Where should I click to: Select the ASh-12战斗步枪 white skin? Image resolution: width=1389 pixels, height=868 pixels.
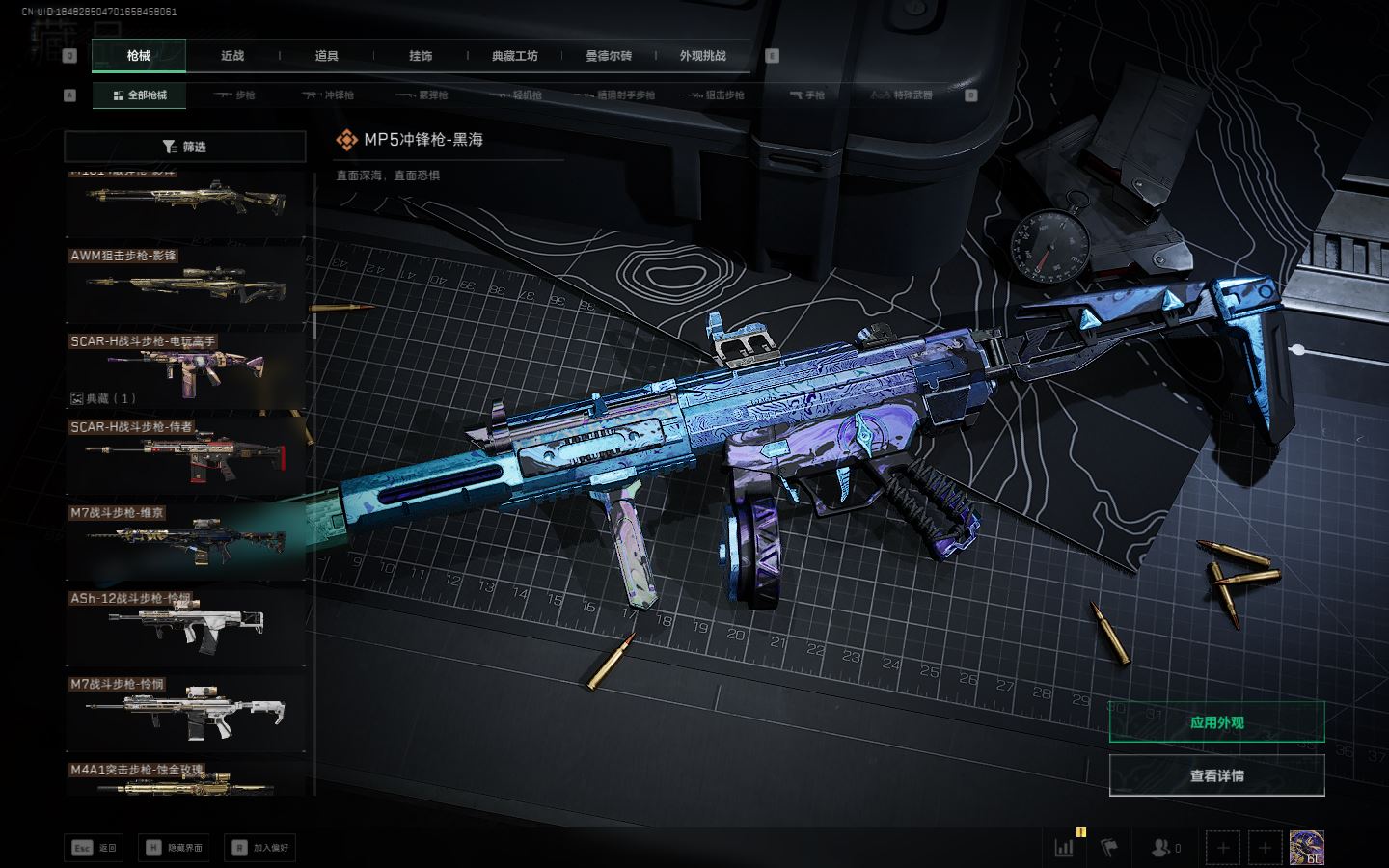coord(185,626)
